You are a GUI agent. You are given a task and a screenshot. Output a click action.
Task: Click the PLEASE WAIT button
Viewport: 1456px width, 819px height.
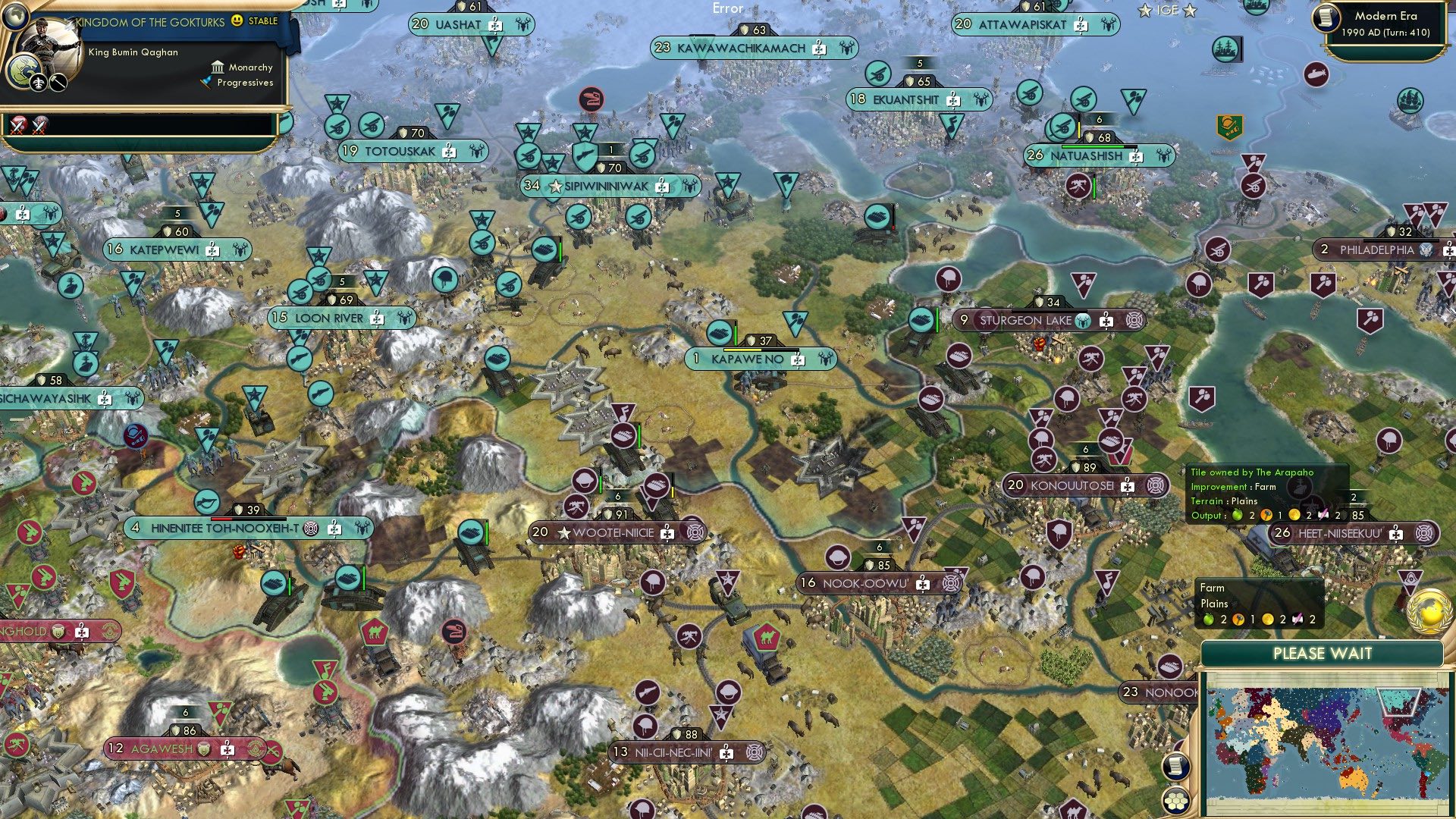coord(1323,653)
